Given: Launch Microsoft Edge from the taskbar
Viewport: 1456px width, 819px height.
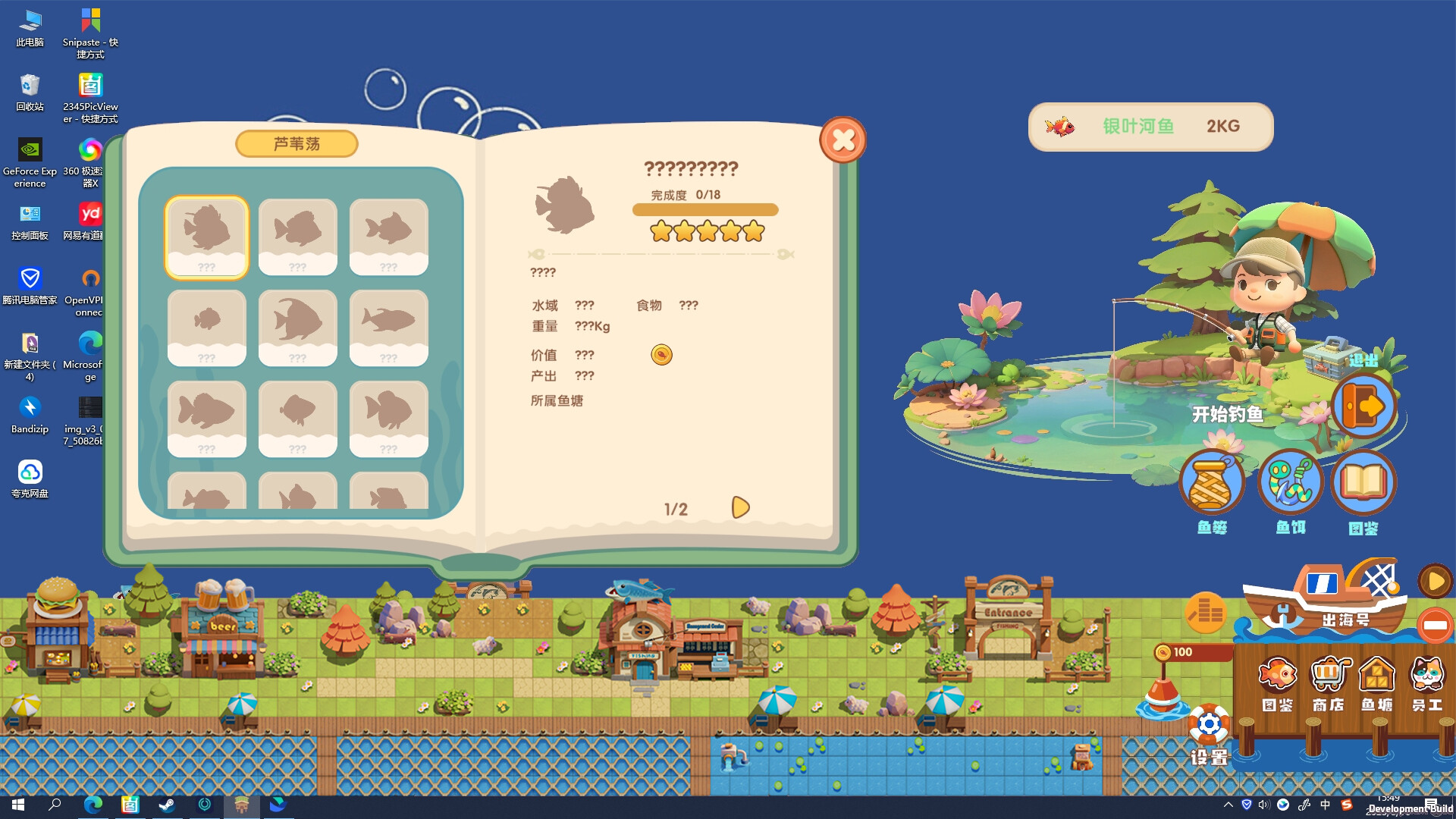Looking at the screenshot, I should pos(93,806).
